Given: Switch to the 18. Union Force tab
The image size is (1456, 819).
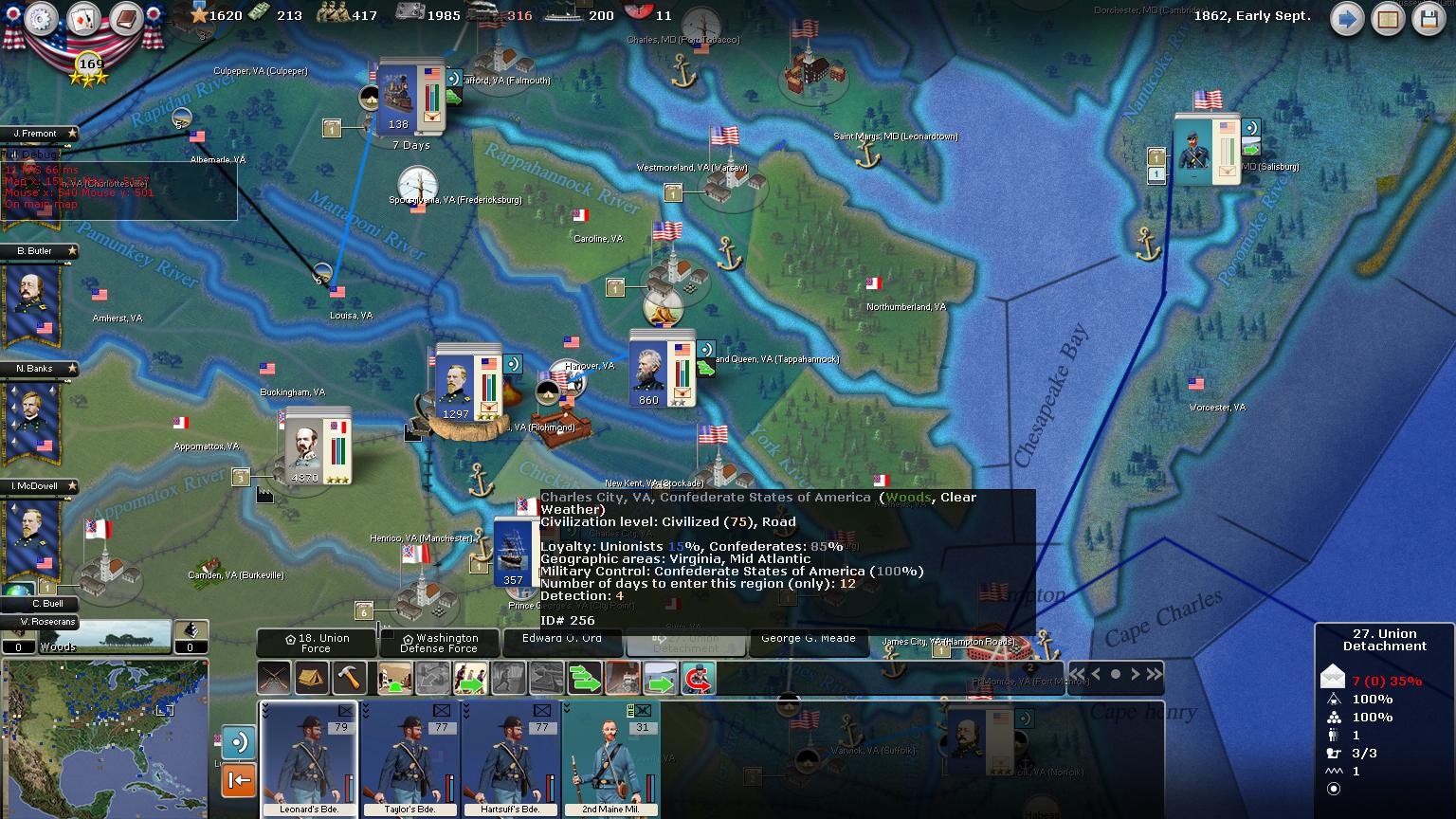Looking at the screenshot, I should pyautogui.click(x=317, y=644).
